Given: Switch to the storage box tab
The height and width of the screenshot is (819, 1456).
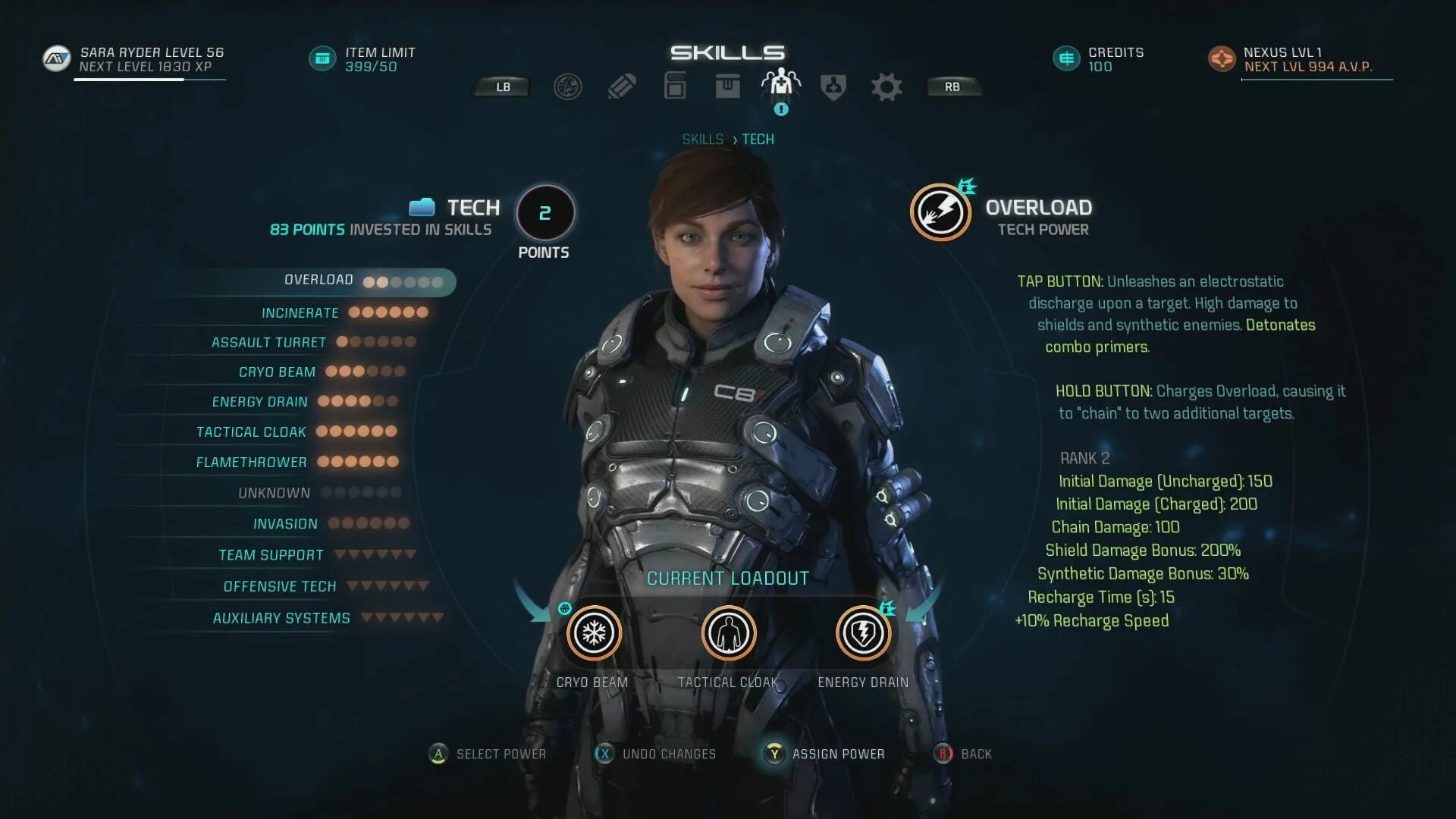Looking at the screenshot, I should pyautogui.click(x=727, y=86).
